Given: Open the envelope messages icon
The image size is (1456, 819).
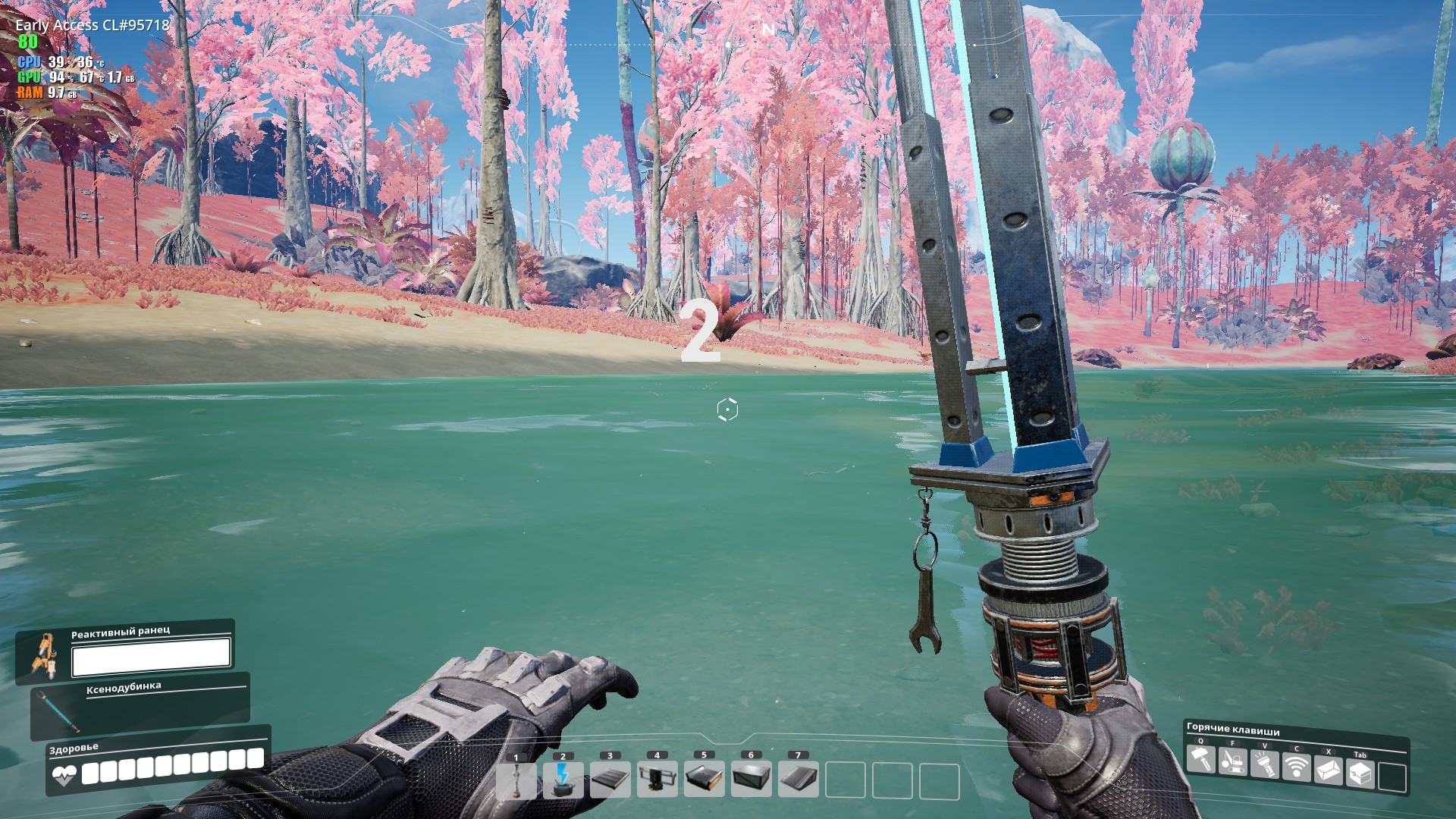Looking at the screenshot, I should click(1328, 770).
